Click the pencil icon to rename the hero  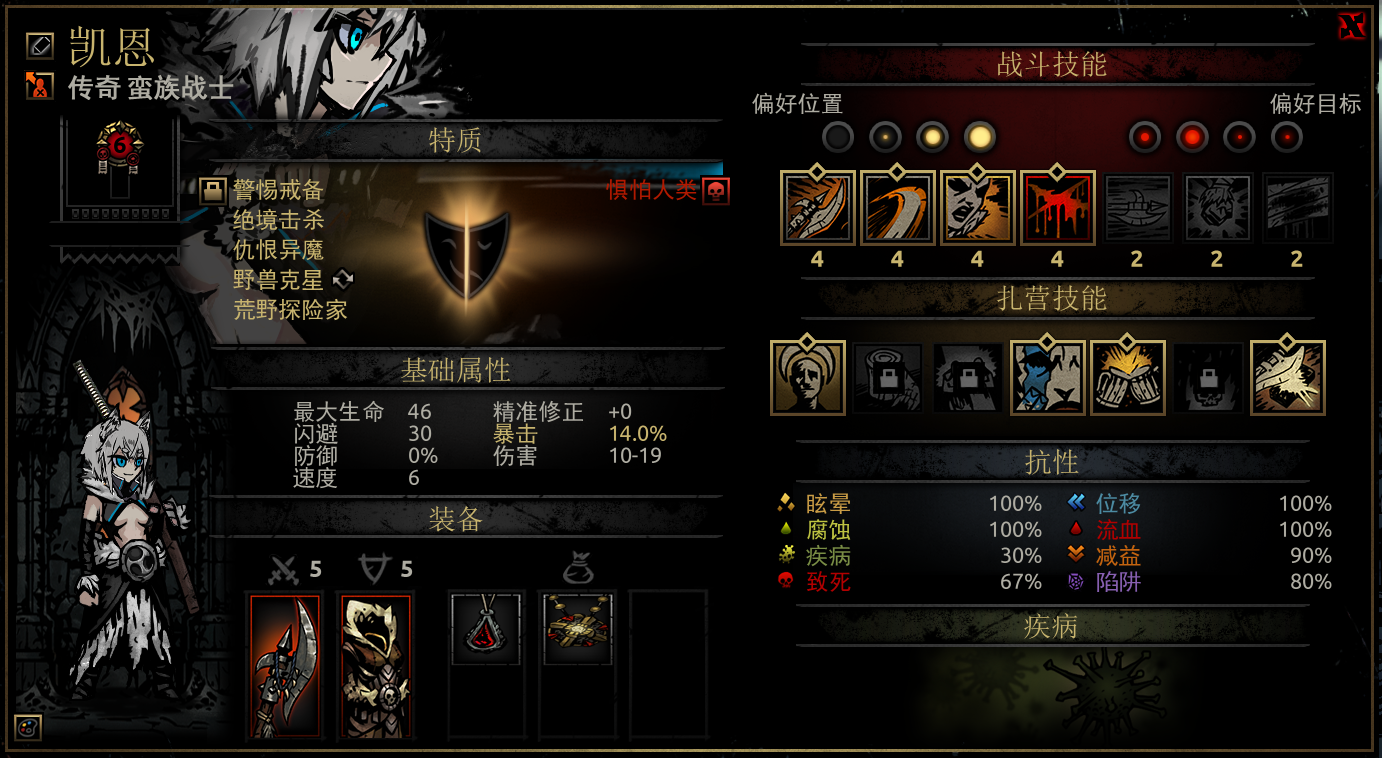(x=40, y=44)
